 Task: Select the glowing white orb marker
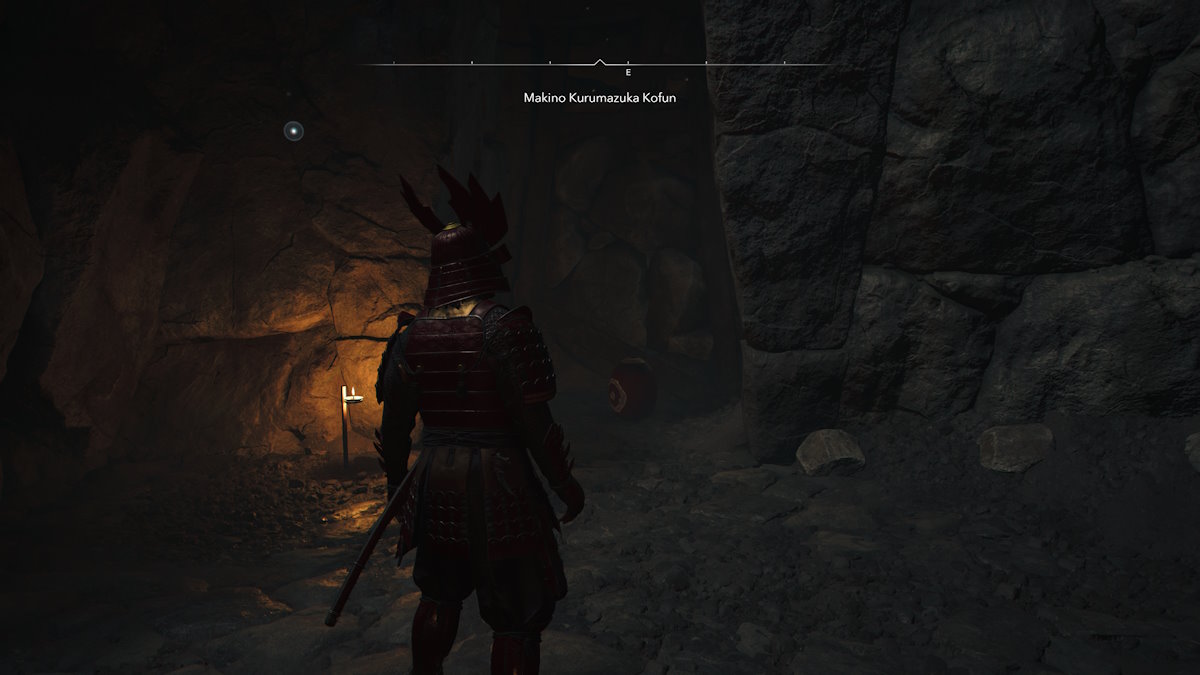point(293,131)
